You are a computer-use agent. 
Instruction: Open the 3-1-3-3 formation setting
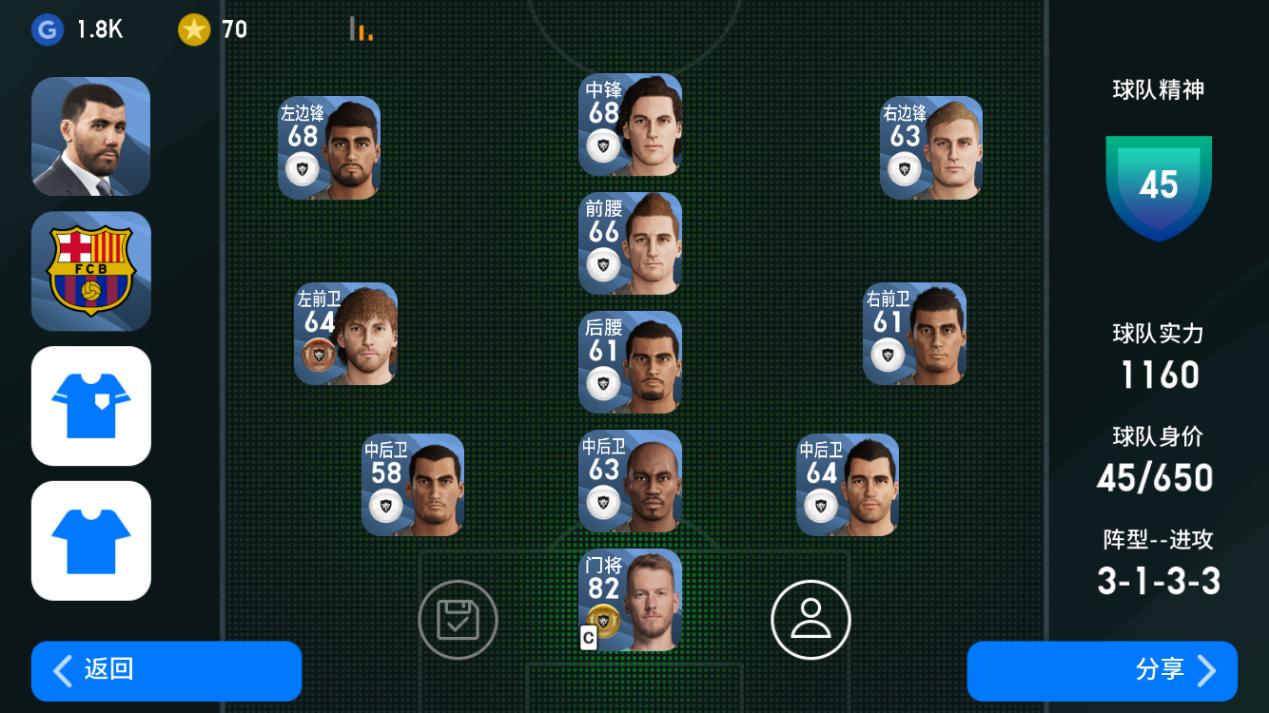click(1158, 581)
